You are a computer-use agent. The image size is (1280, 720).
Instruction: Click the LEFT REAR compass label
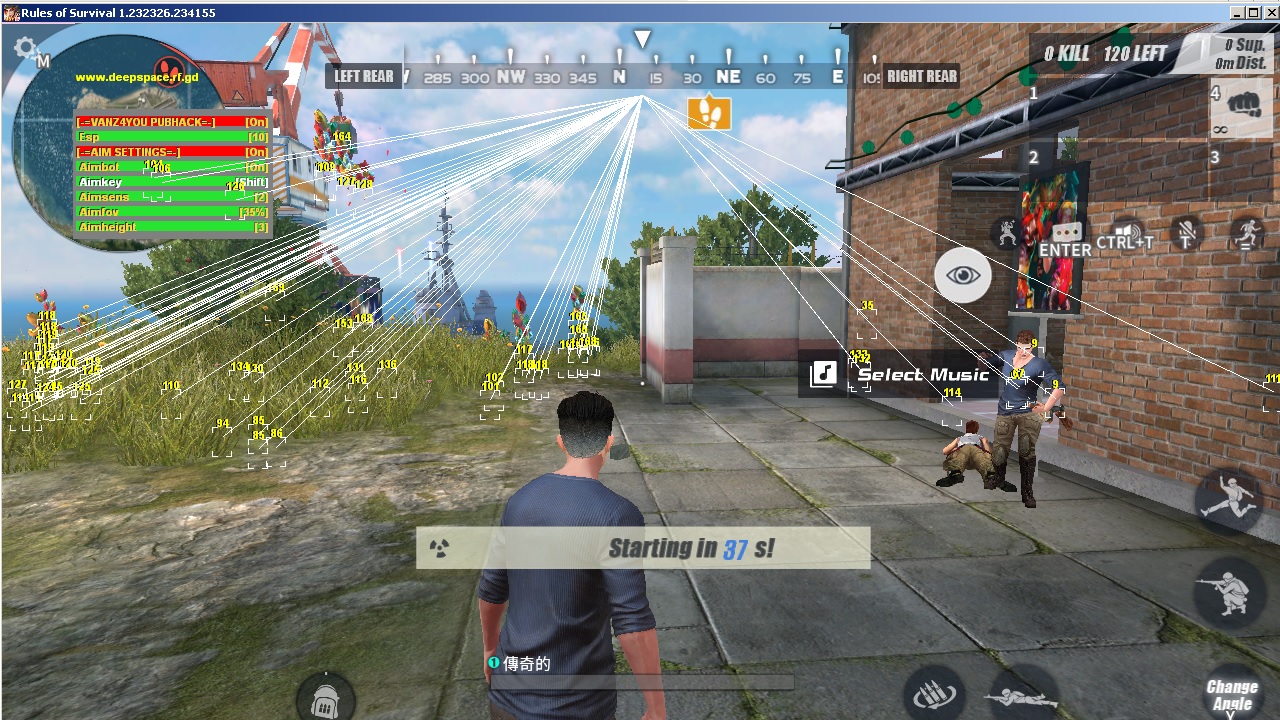click(x=363, y=75)
